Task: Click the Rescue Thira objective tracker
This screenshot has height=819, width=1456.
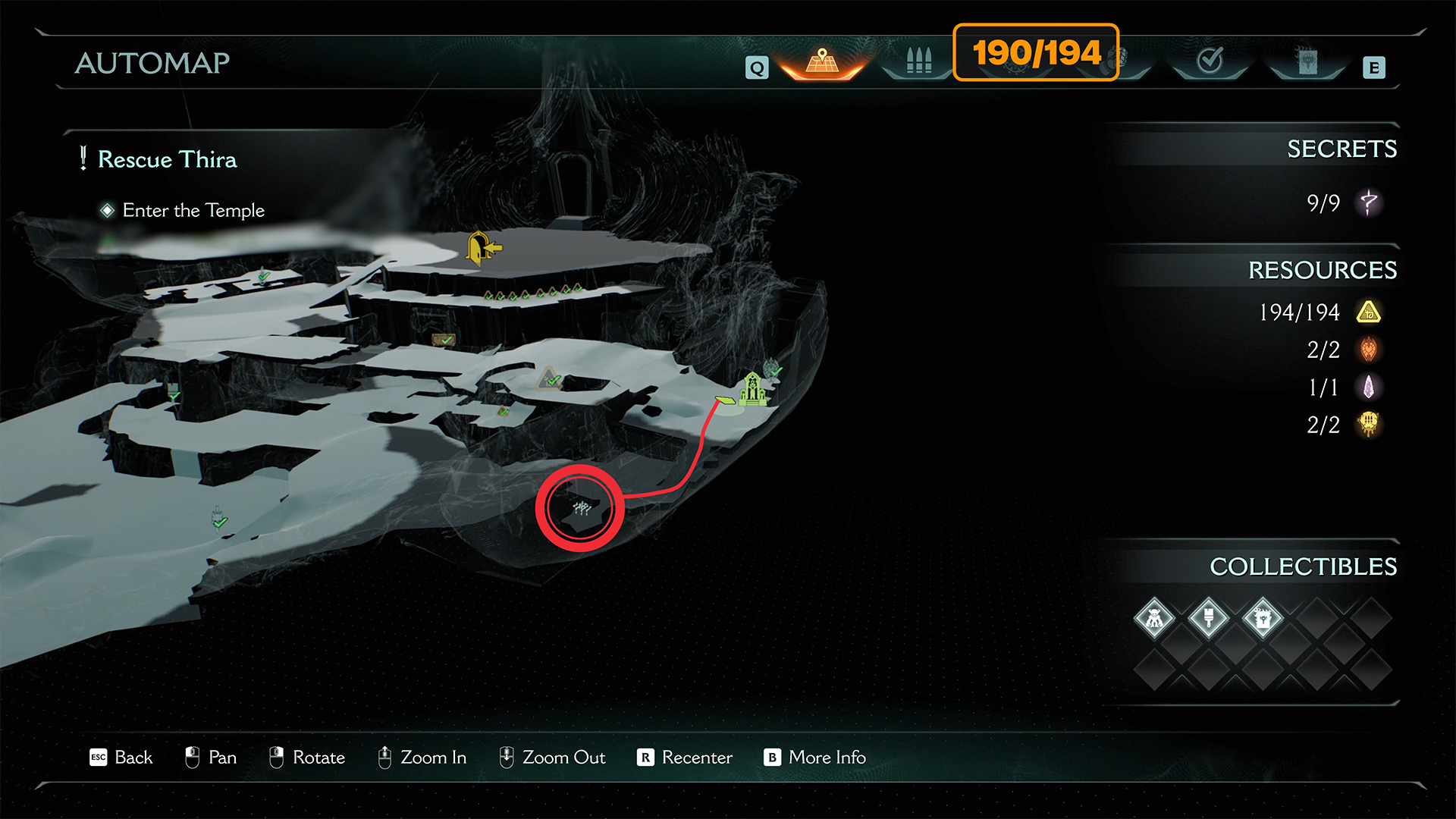Action: click(167, 159)
